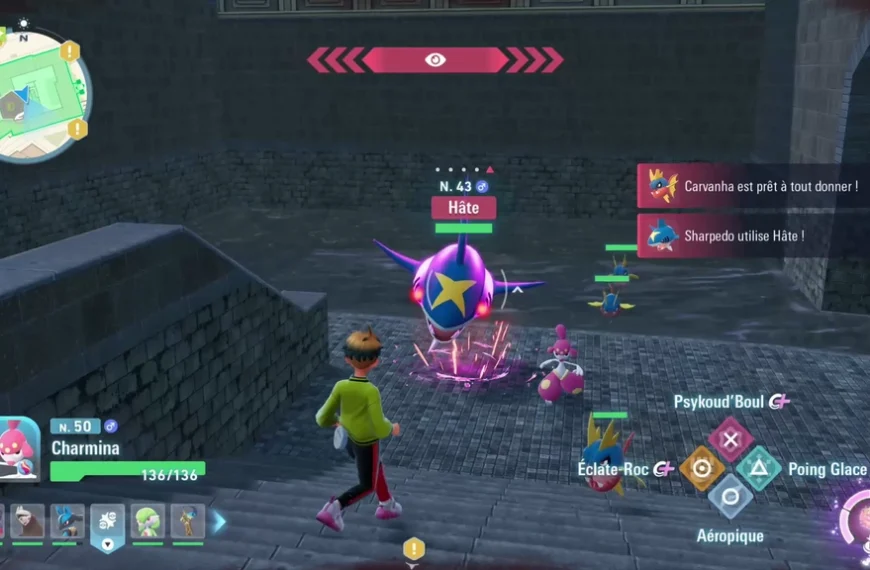
Task: Use the Éclate-Roc move
Action: [x=702, y=469]
